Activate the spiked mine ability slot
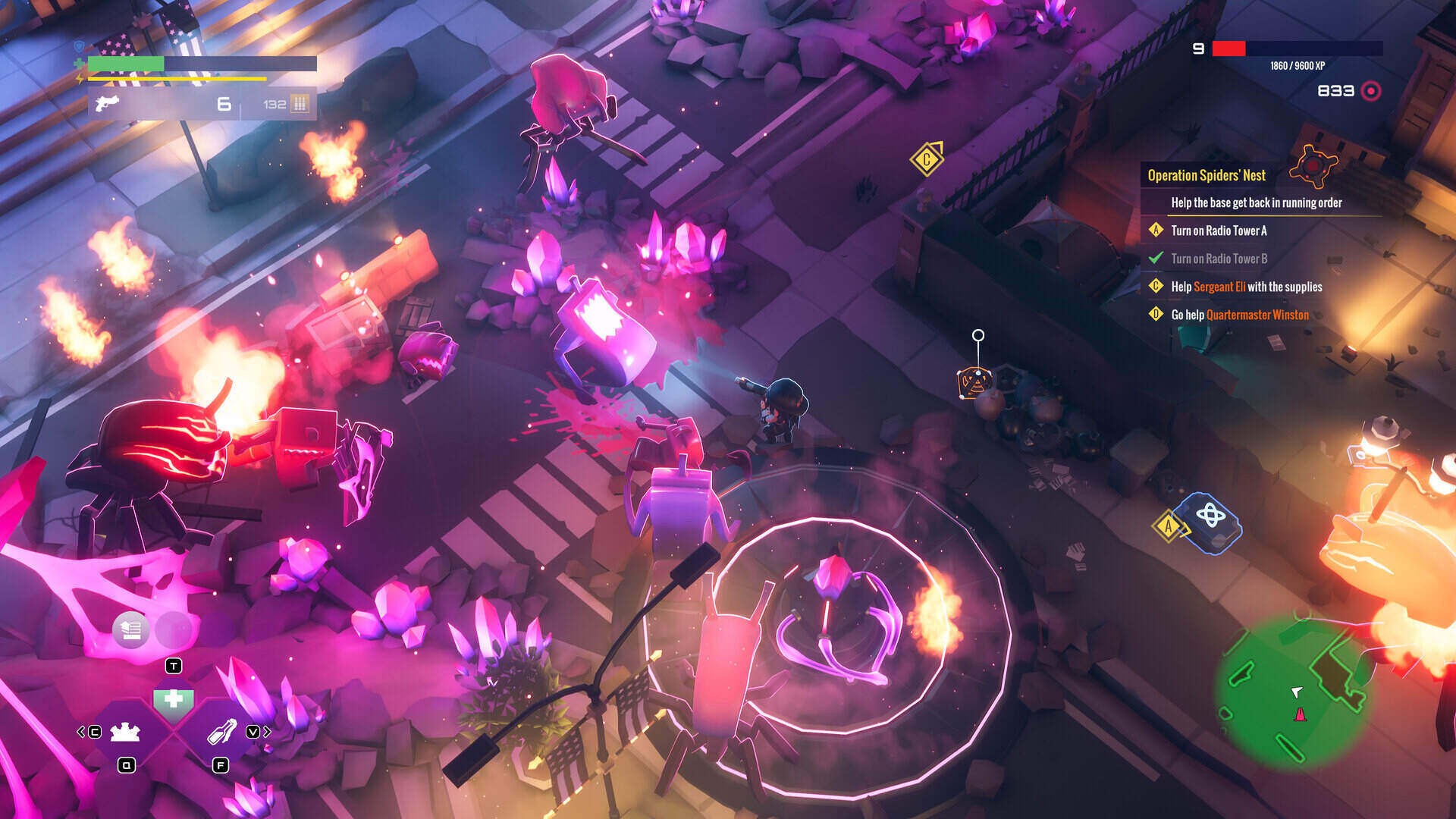This screenshot has height=819, width=1456. pos(125,732)
